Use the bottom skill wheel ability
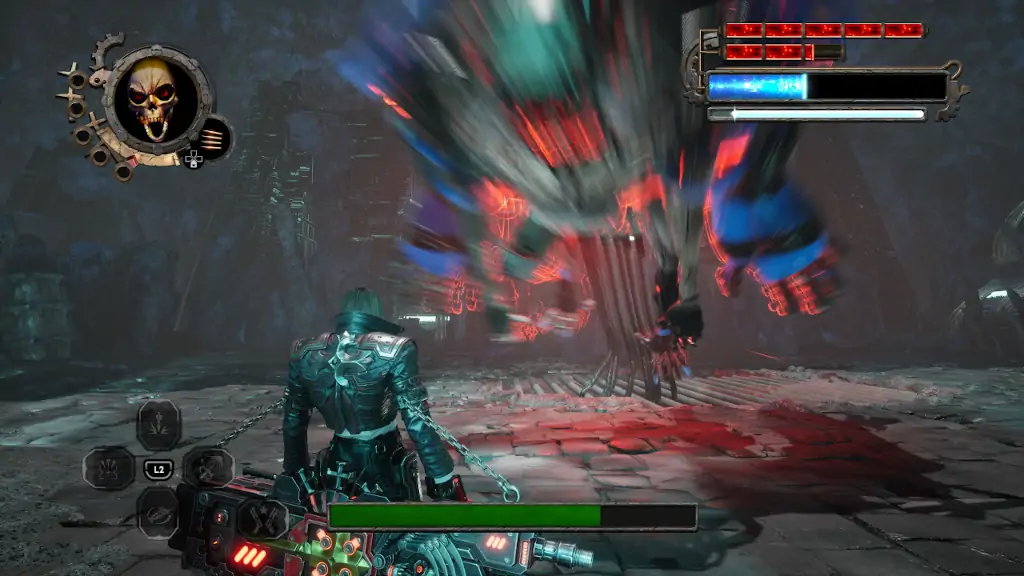 (158, 510)
